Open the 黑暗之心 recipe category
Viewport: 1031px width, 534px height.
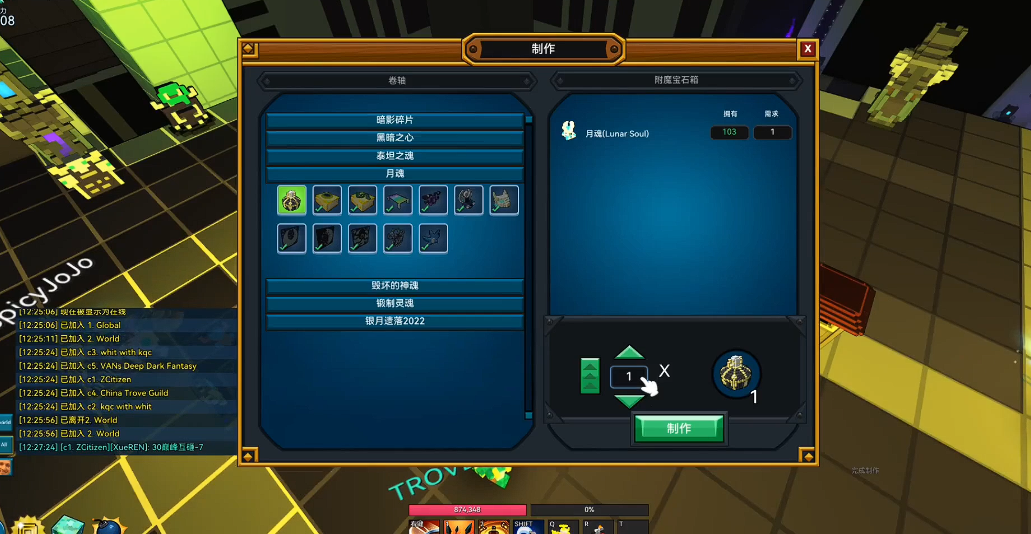(x=395, y=138)
